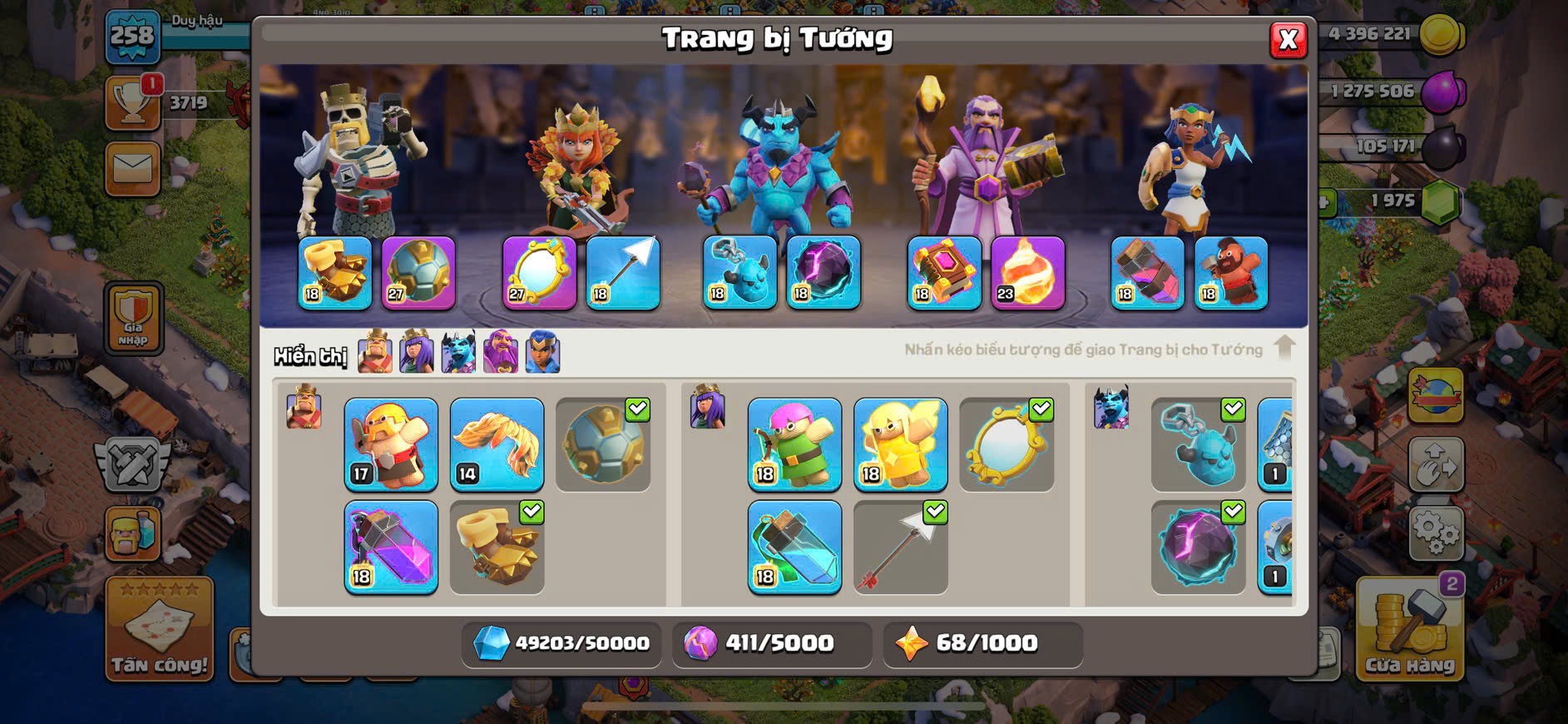Select the checked Giant Gauntlet equipment tile
The height and width of the screenshot is (724, 1568).
[497, 547]
